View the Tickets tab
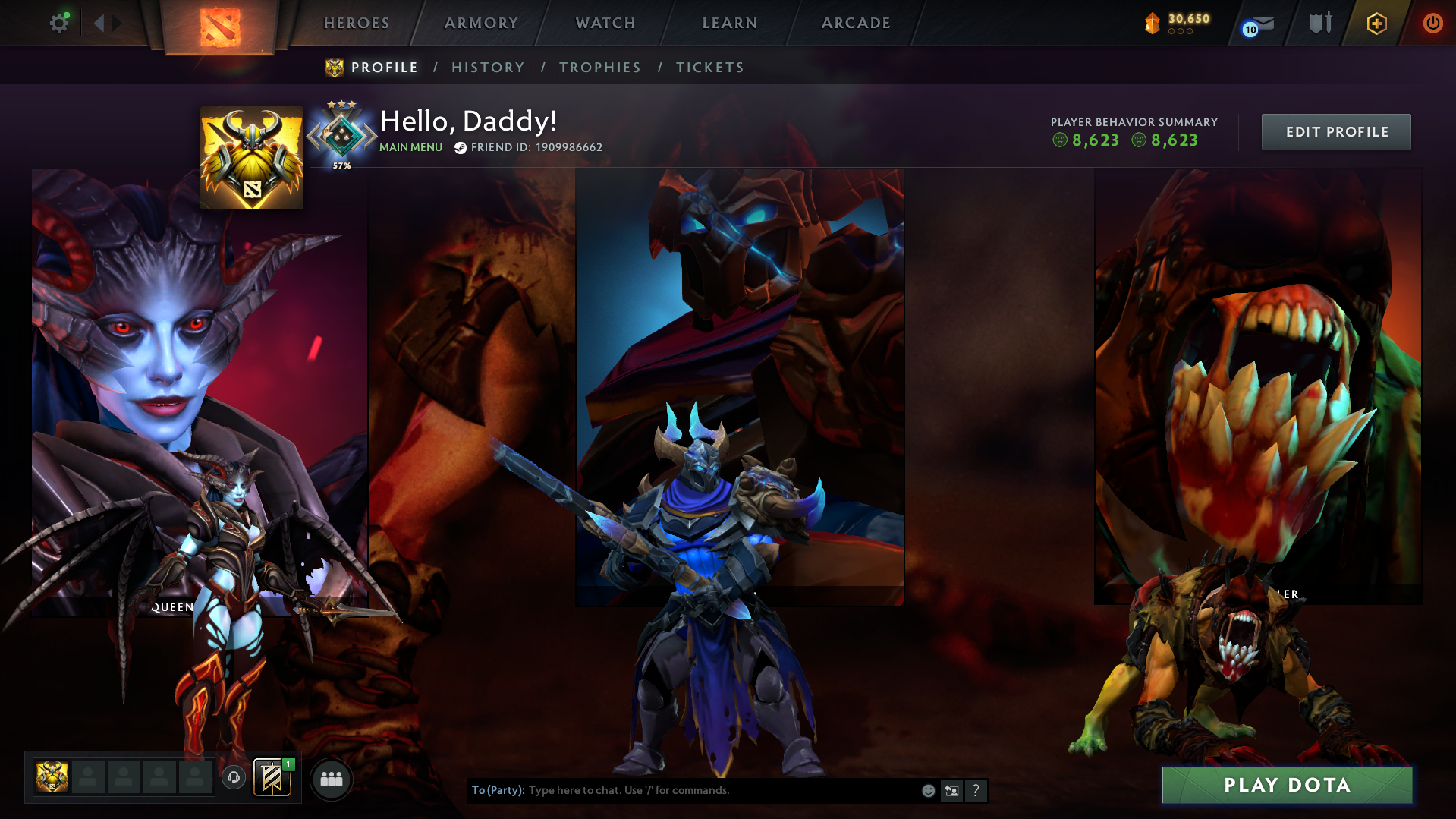This screenshot has width=1456, height=819. (x=710, y=68)
